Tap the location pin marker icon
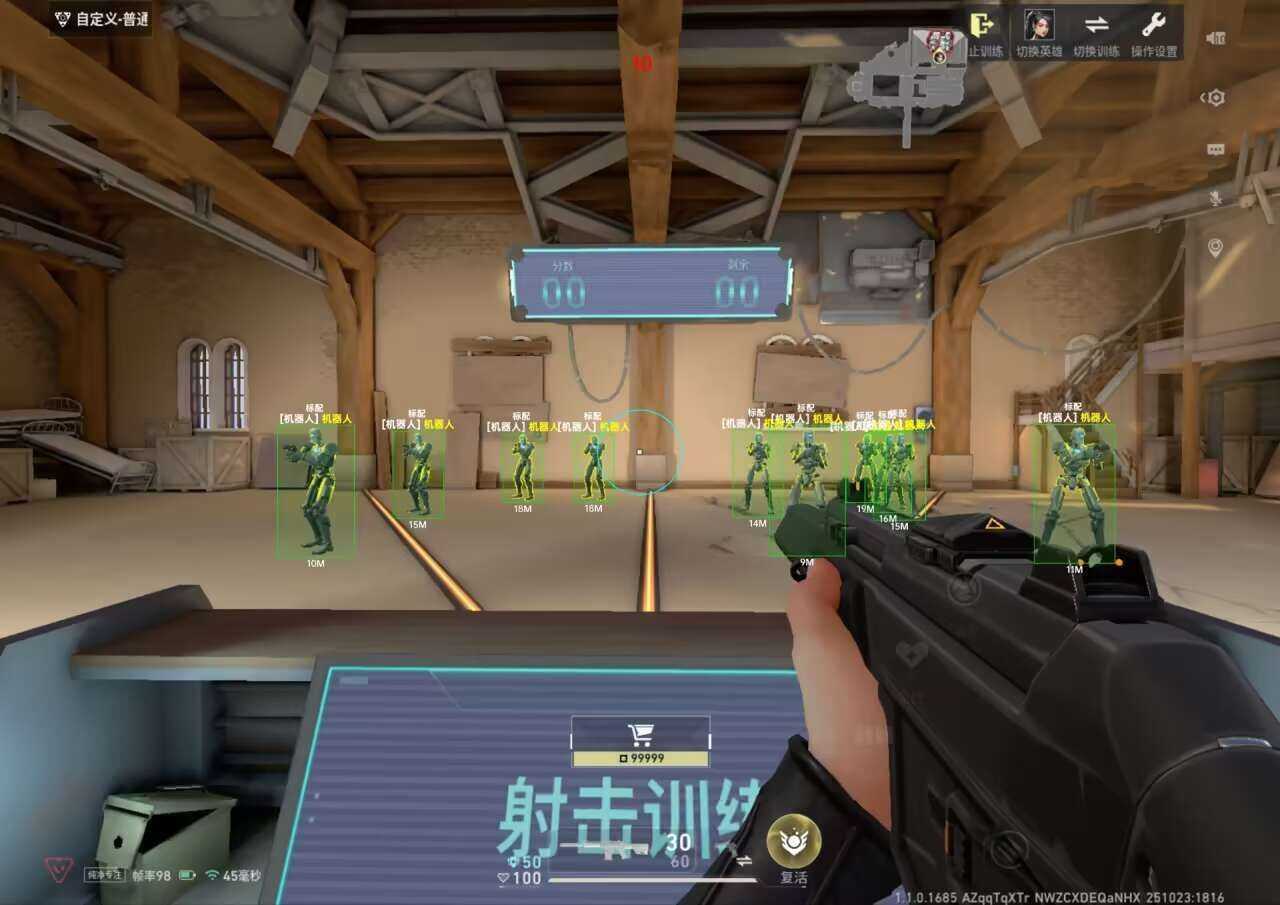 click(1215, 247)
